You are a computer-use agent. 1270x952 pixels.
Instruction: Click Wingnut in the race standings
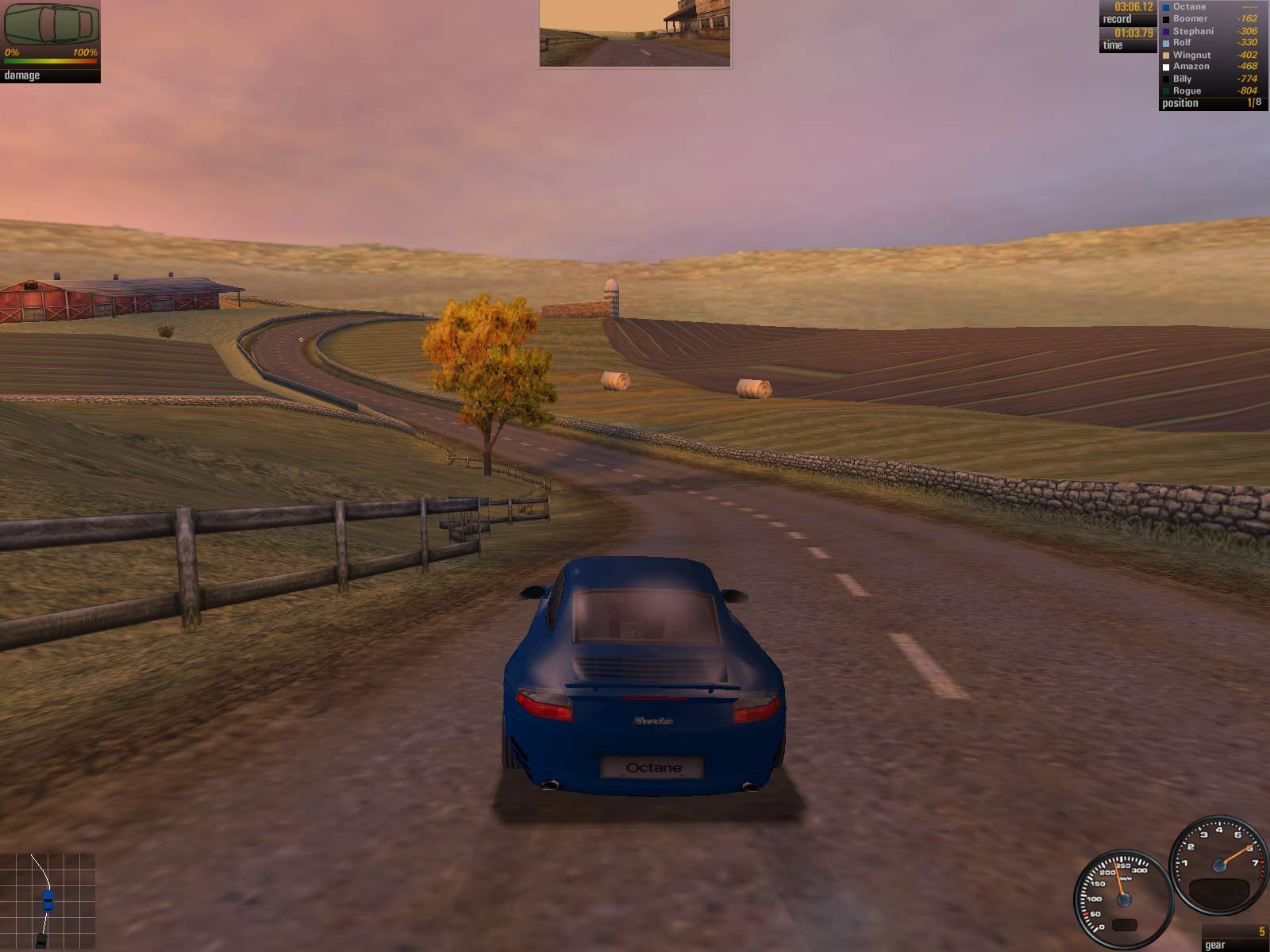click(1209, 55)
